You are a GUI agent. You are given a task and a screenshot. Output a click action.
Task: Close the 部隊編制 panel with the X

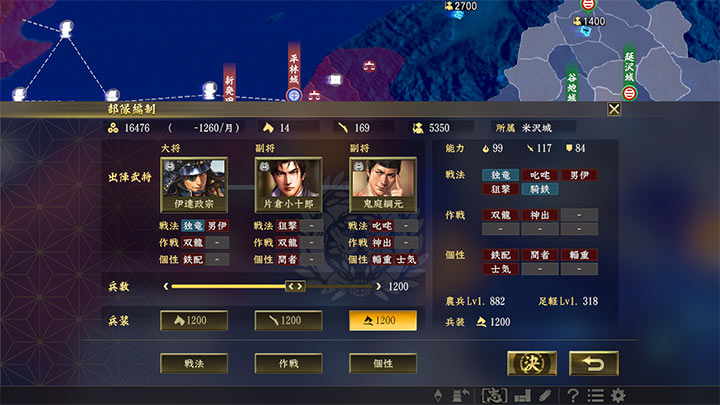coord(614,109)
